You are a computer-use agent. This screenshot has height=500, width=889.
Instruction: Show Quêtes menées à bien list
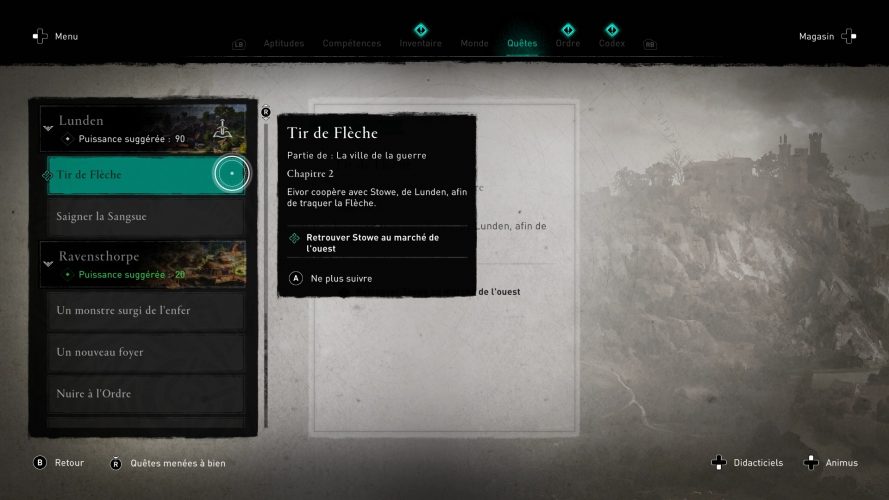click(168, 463)
